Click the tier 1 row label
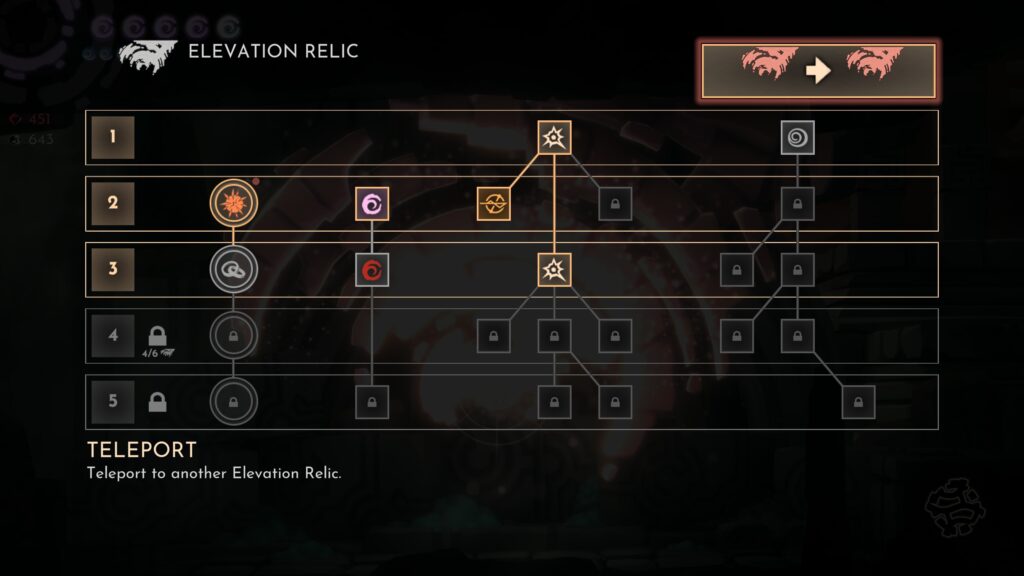 point(112,137)
